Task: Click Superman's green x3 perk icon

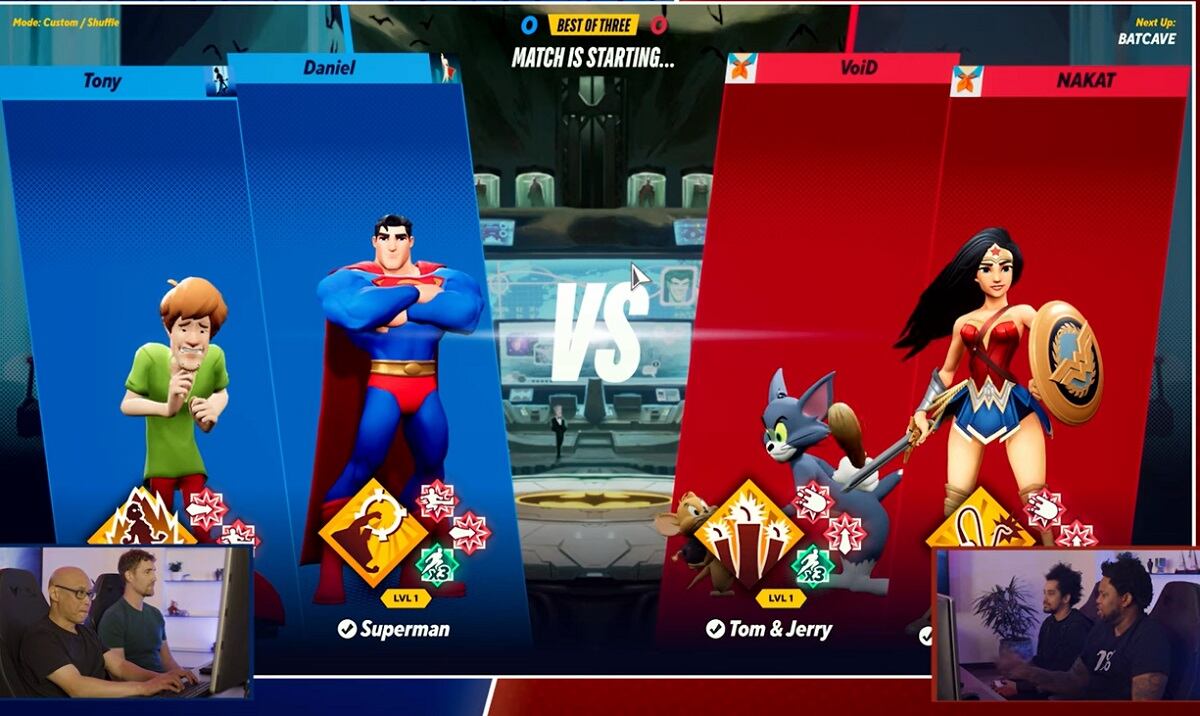Action: tap(436, 567)
